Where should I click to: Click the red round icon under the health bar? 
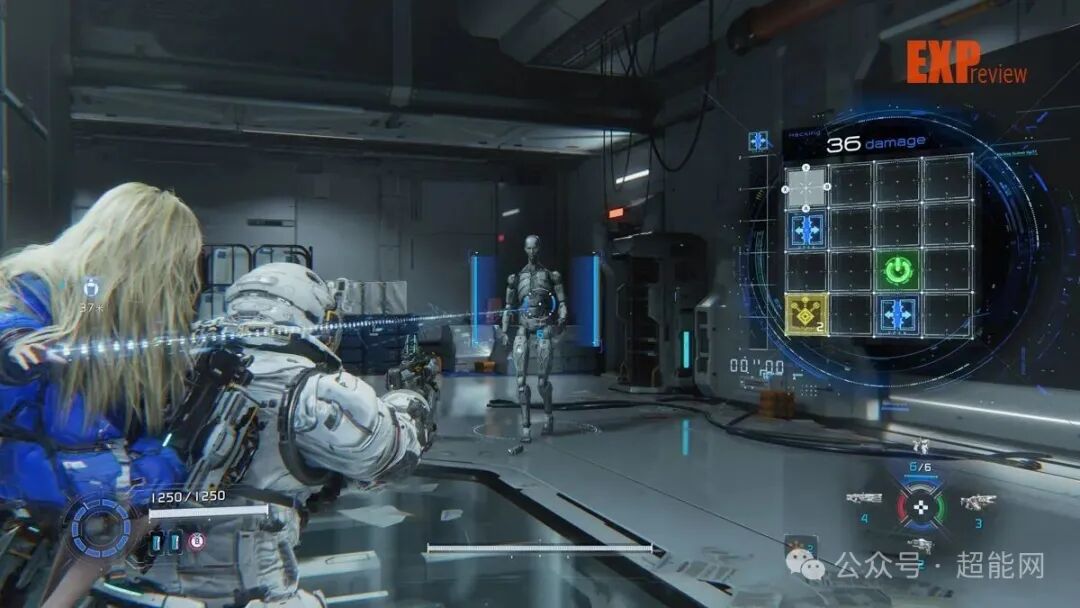[x=197, y=541]
